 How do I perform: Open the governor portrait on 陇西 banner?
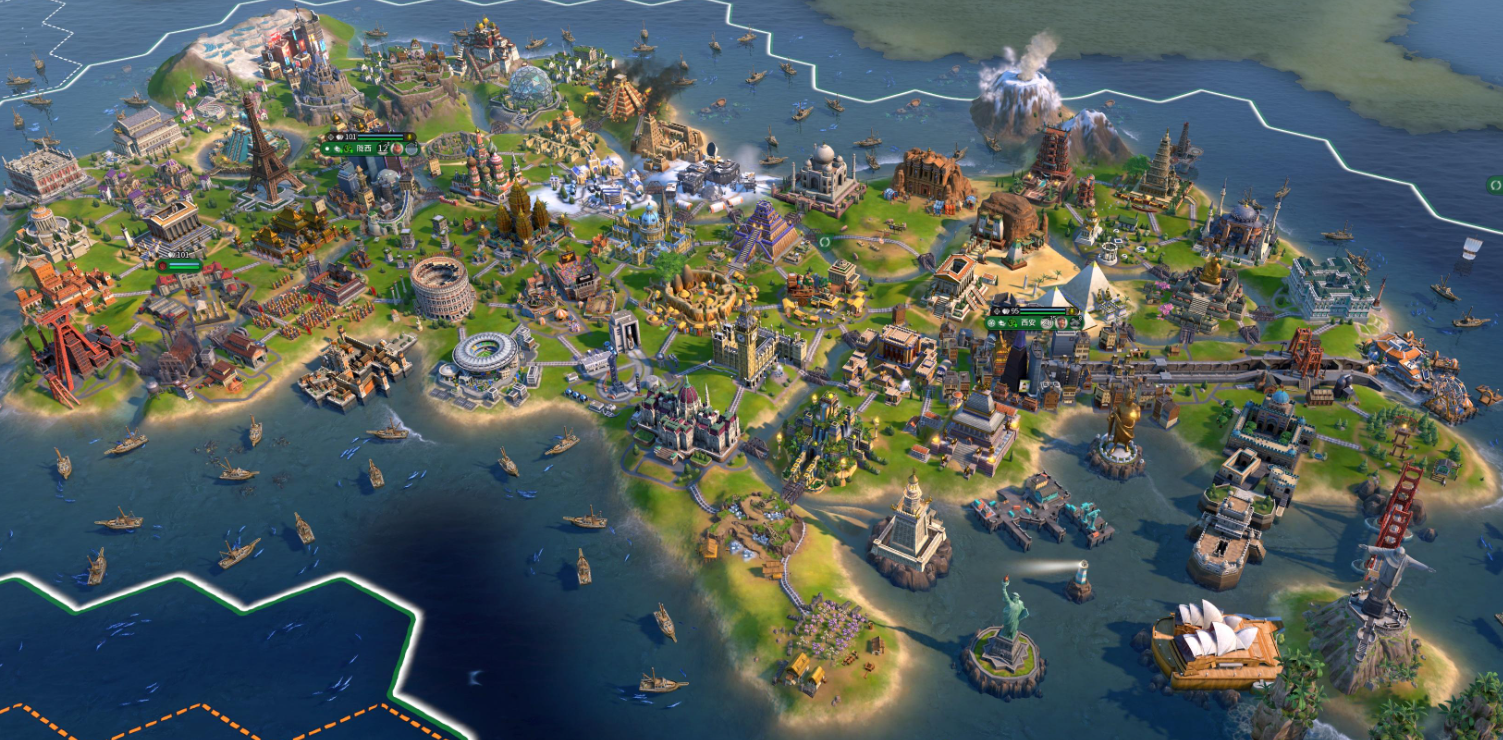397,149
